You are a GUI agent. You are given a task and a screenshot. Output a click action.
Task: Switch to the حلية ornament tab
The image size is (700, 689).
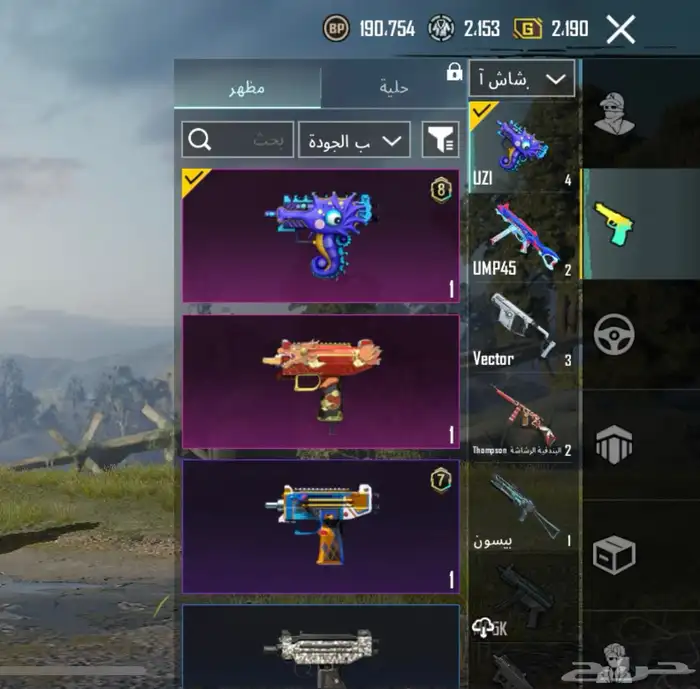394,86
